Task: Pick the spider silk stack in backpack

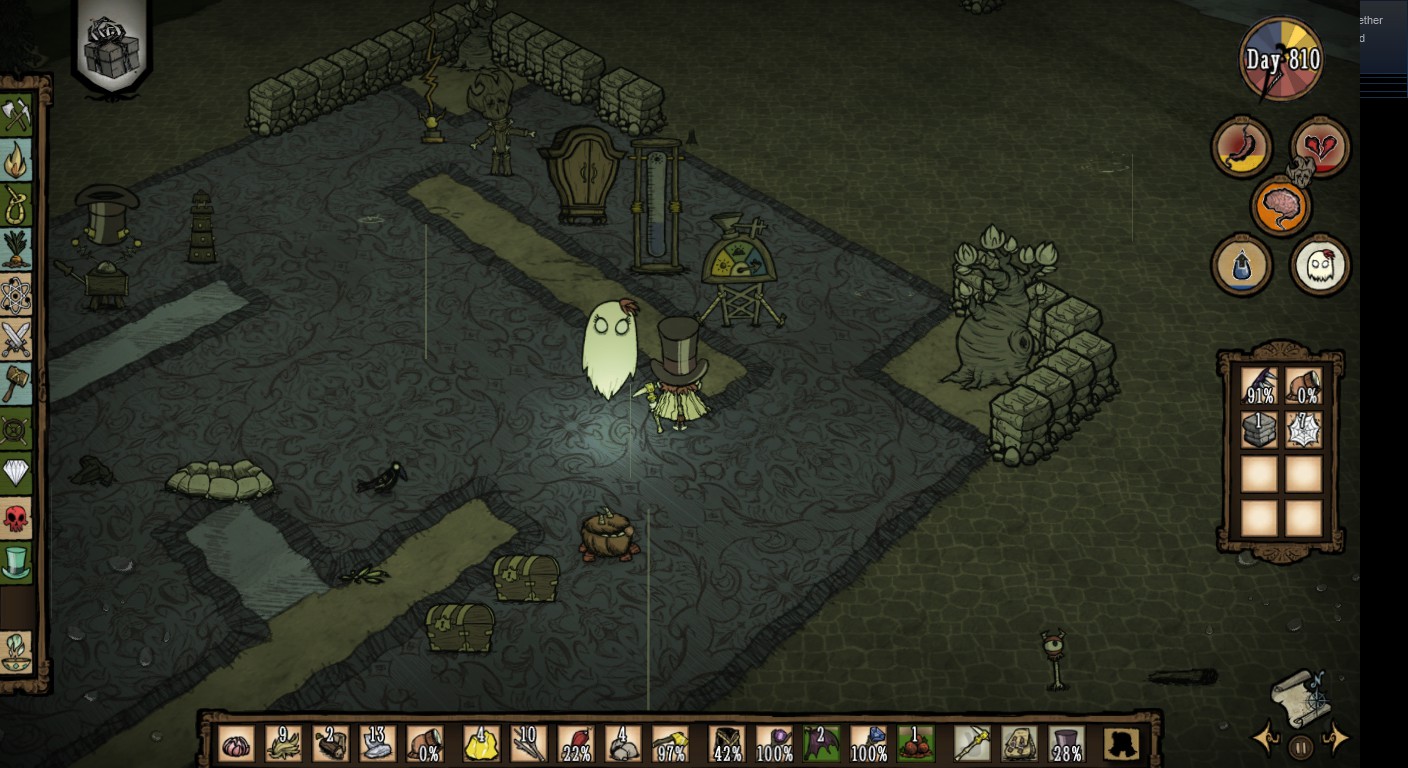Action: pyautogui.click(x=1304, y=429)
